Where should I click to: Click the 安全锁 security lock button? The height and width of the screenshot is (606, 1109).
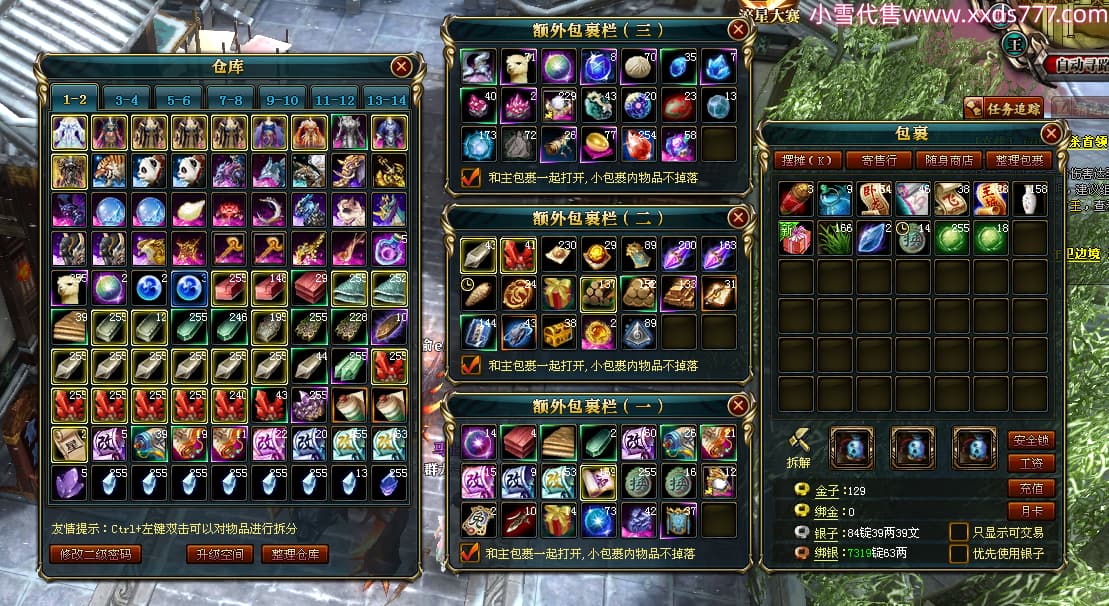[x=1031, y=440]
